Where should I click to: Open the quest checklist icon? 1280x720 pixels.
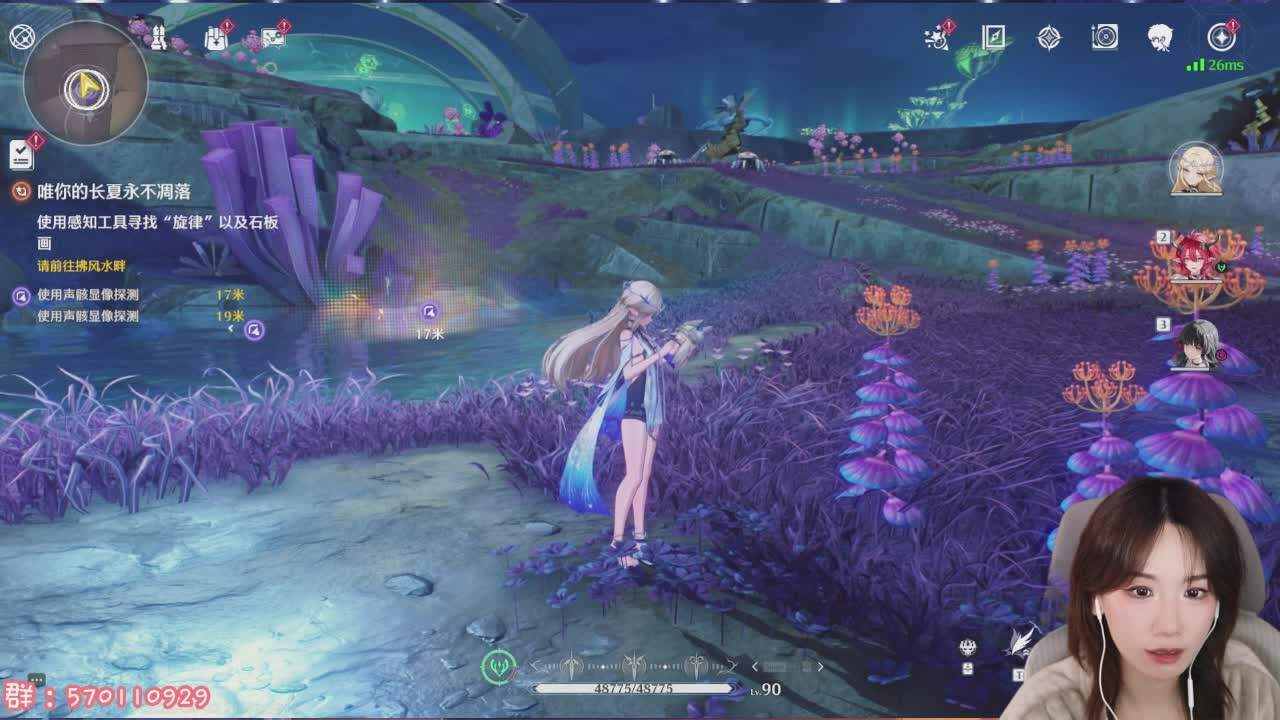click(21, 153)
